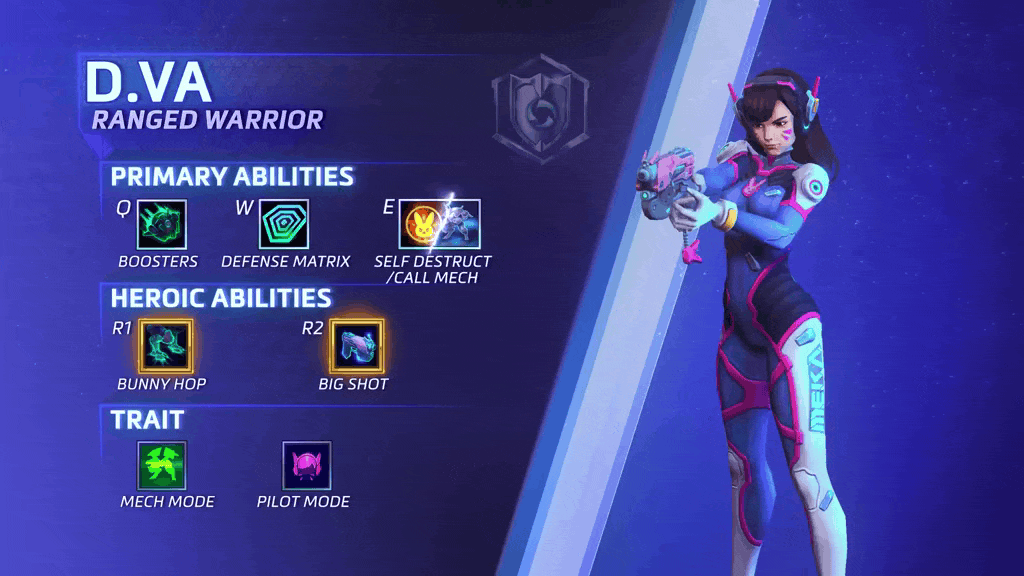The image size is (1024, 576).
Task: Click the Defense Matrix ability icon
Action: tap(284, 224)
